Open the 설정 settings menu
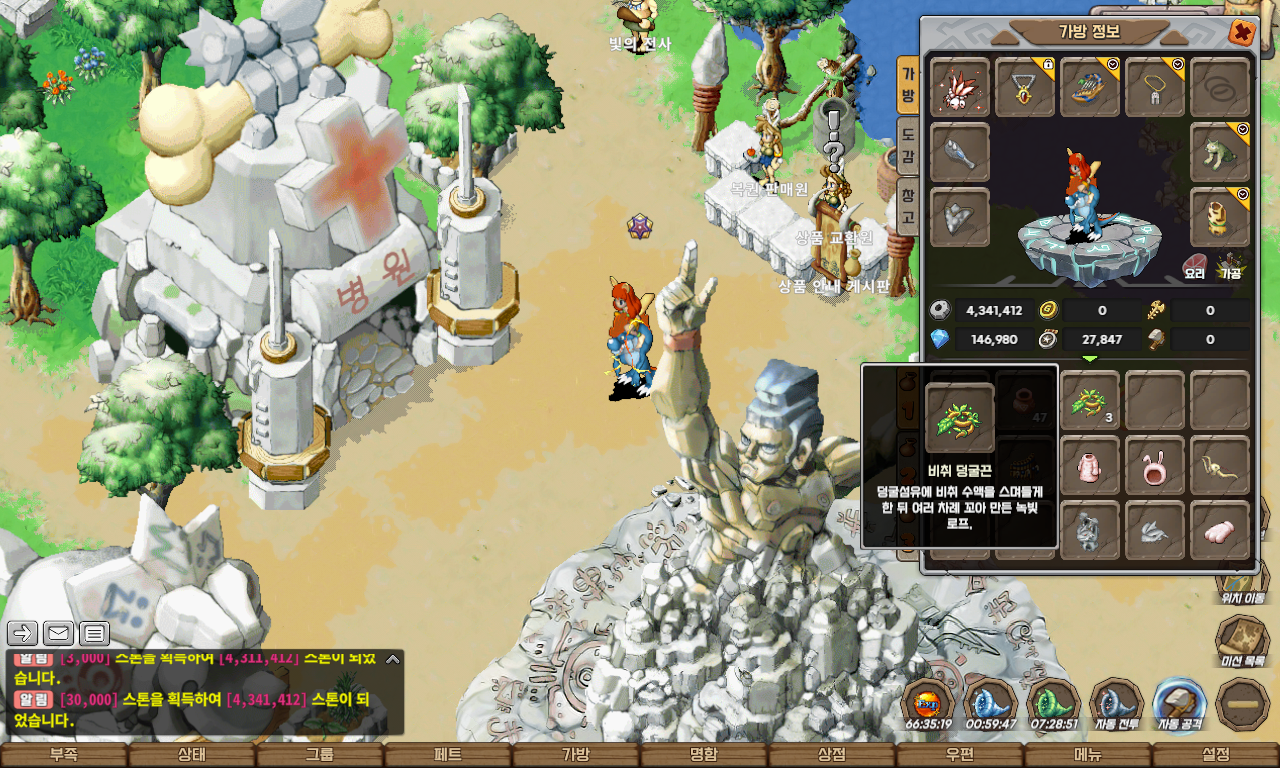Image resolution: width=1280 pixels, height=768 pixels. point(1216,755)
